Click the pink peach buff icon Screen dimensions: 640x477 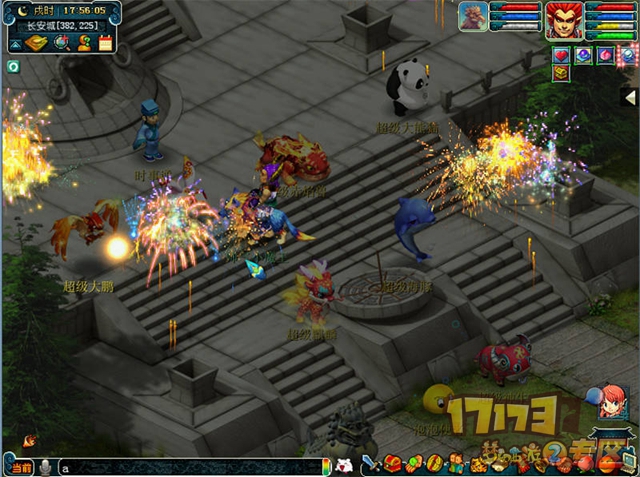click(605, 54)
